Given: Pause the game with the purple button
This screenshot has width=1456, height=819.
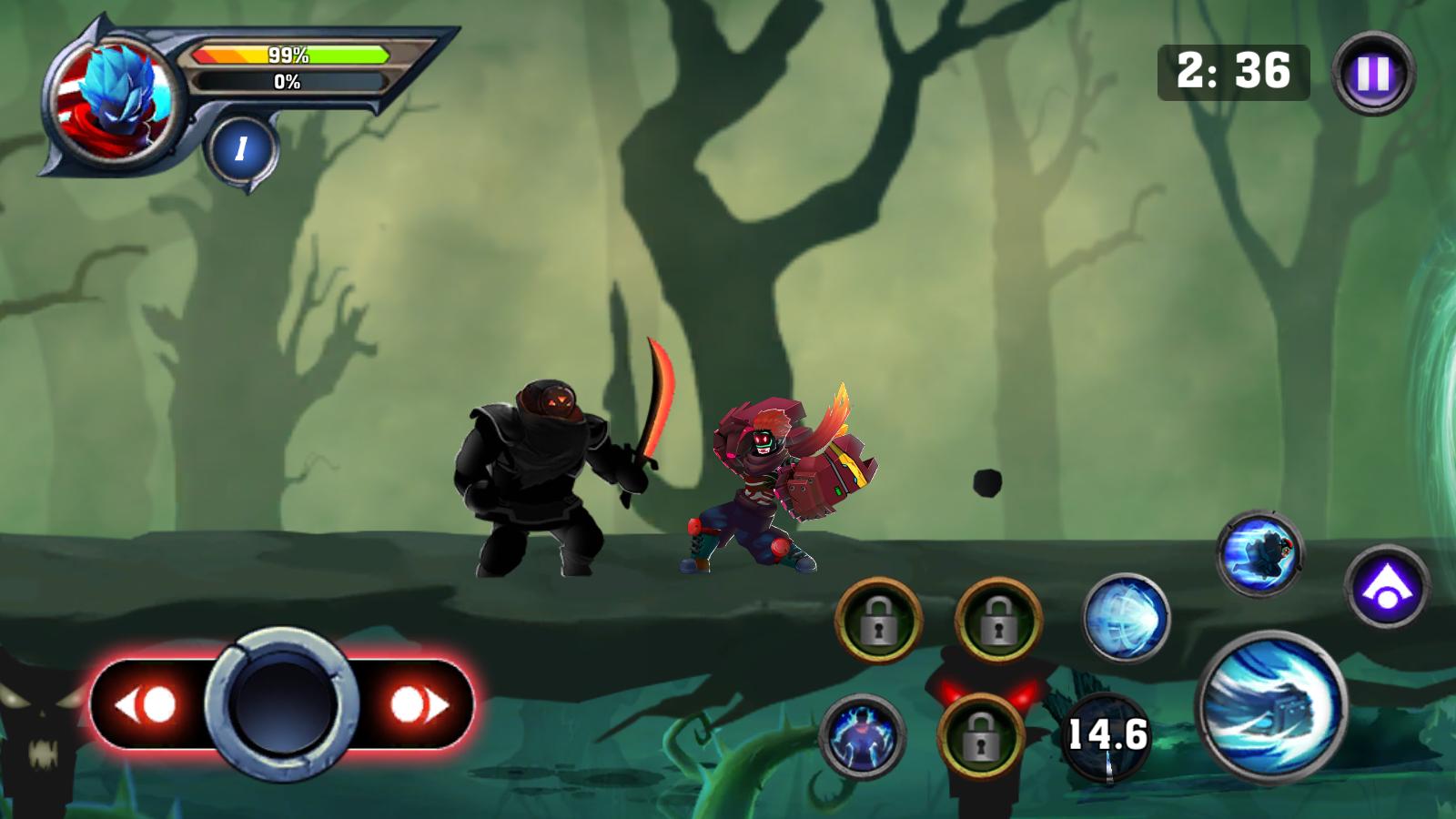Looking at the screenshot, I should (1373, 74).
